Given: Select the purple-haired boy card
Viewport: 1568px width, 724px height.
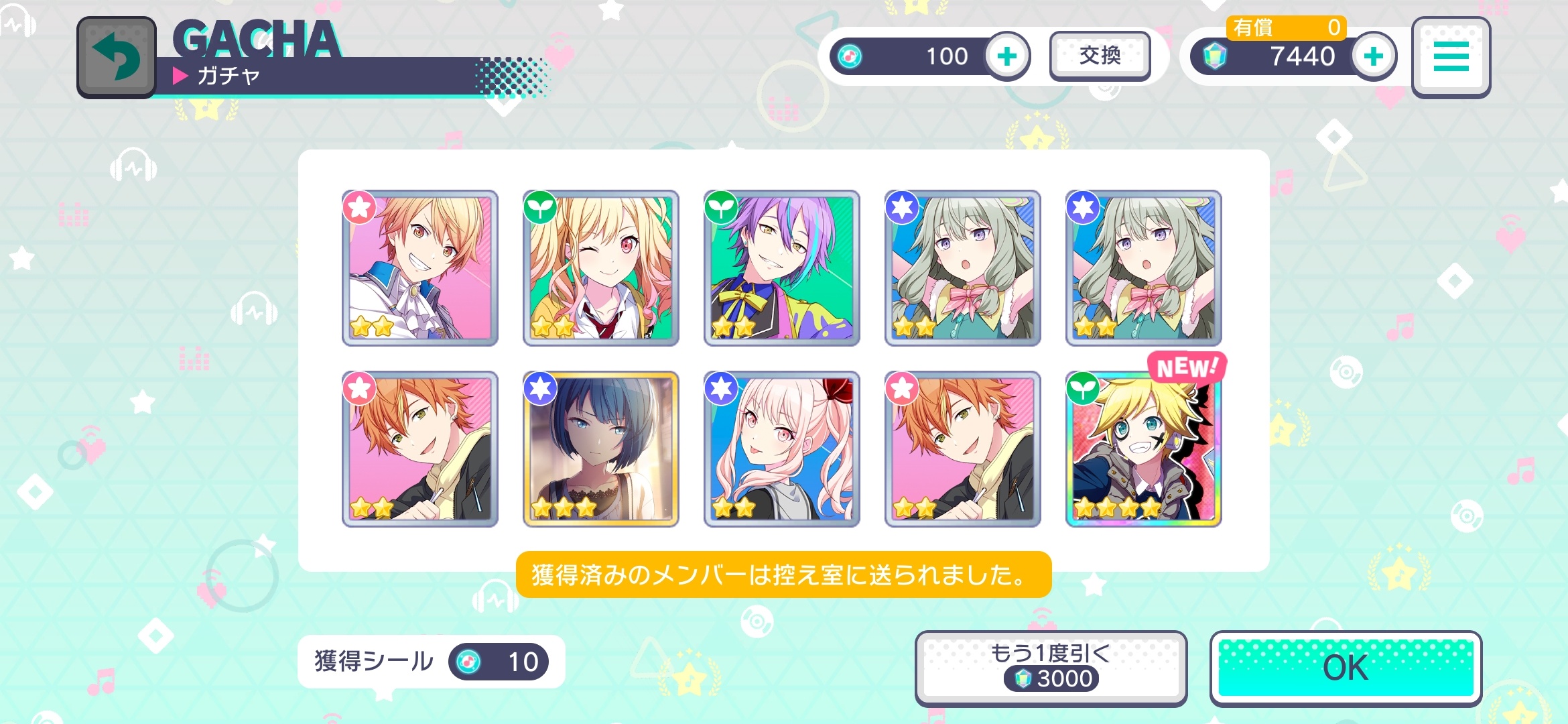Looking at the screenshot, I should 781,268.
